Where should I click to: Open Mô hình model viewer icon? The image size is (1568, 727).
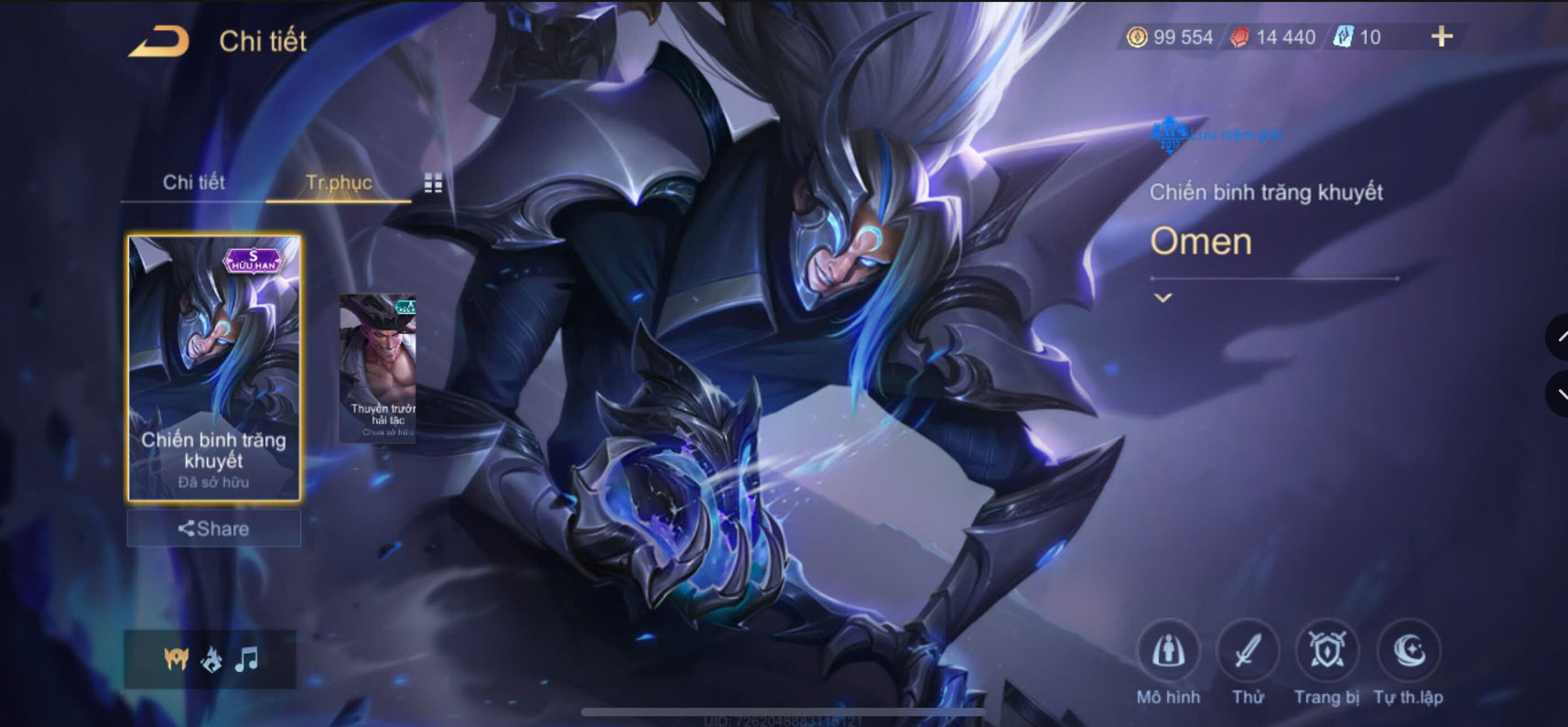pos(1170,652)
